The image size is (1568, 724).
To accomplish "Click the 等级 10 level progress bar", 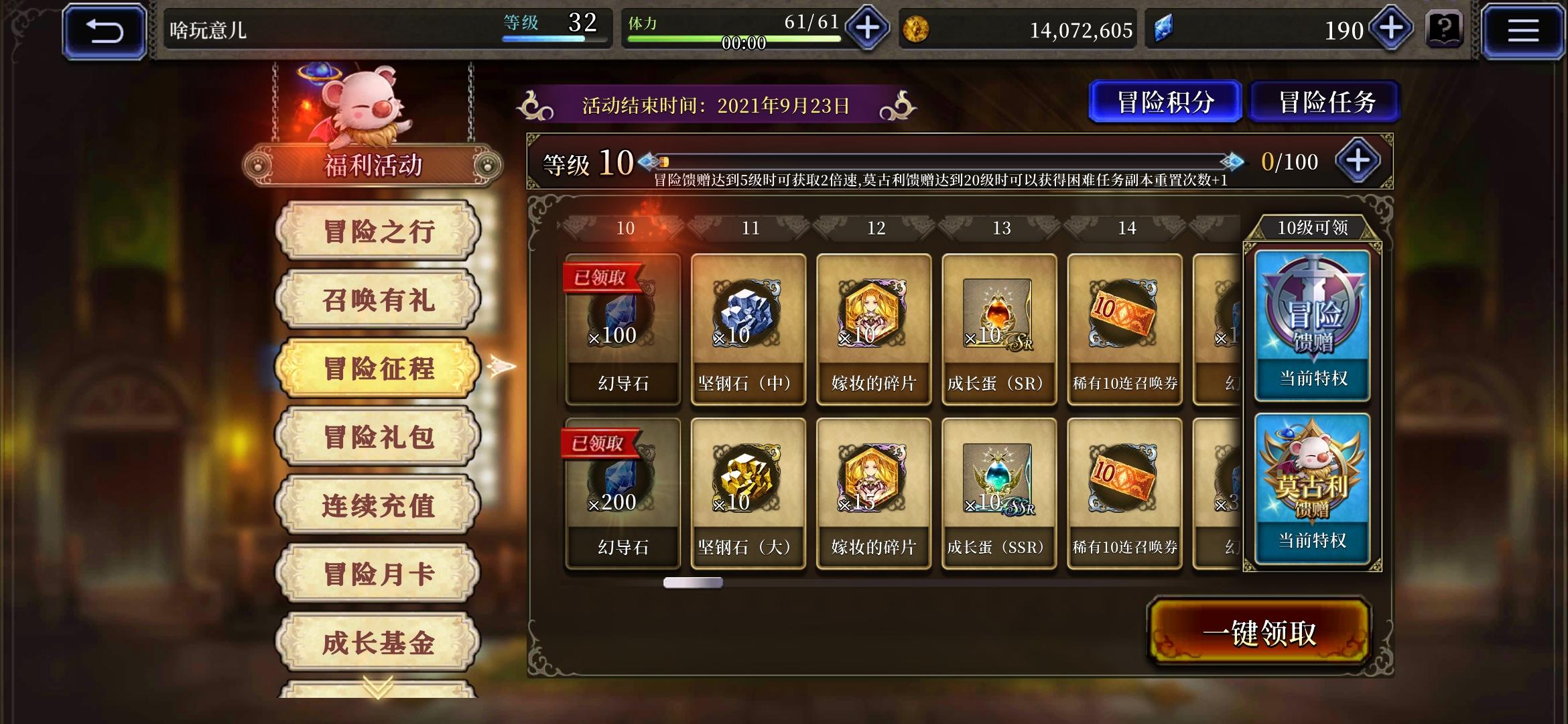I will [938, 160].
